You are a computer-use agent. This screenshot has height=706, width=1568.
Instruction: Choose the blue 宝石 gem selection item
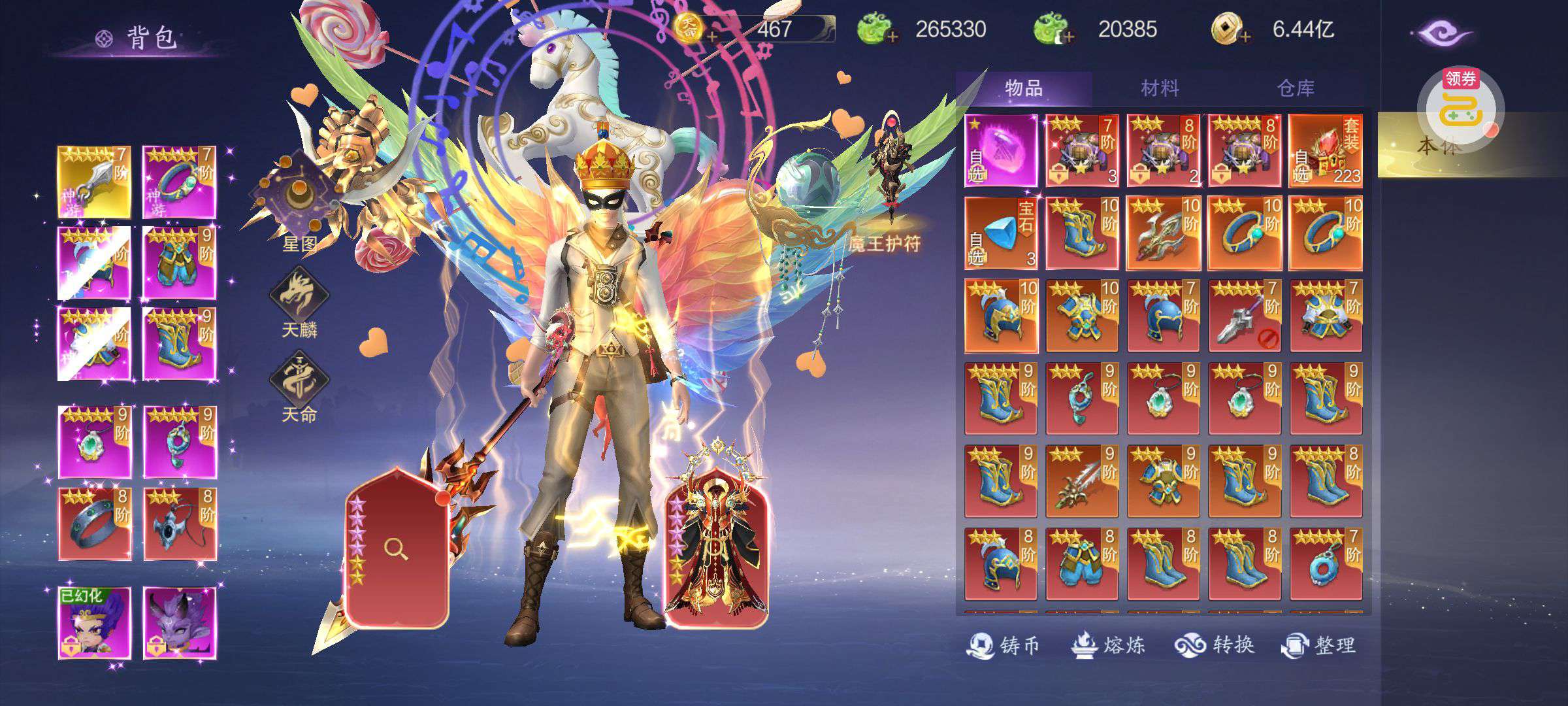pyautogui.click(x=1001, y=233)
